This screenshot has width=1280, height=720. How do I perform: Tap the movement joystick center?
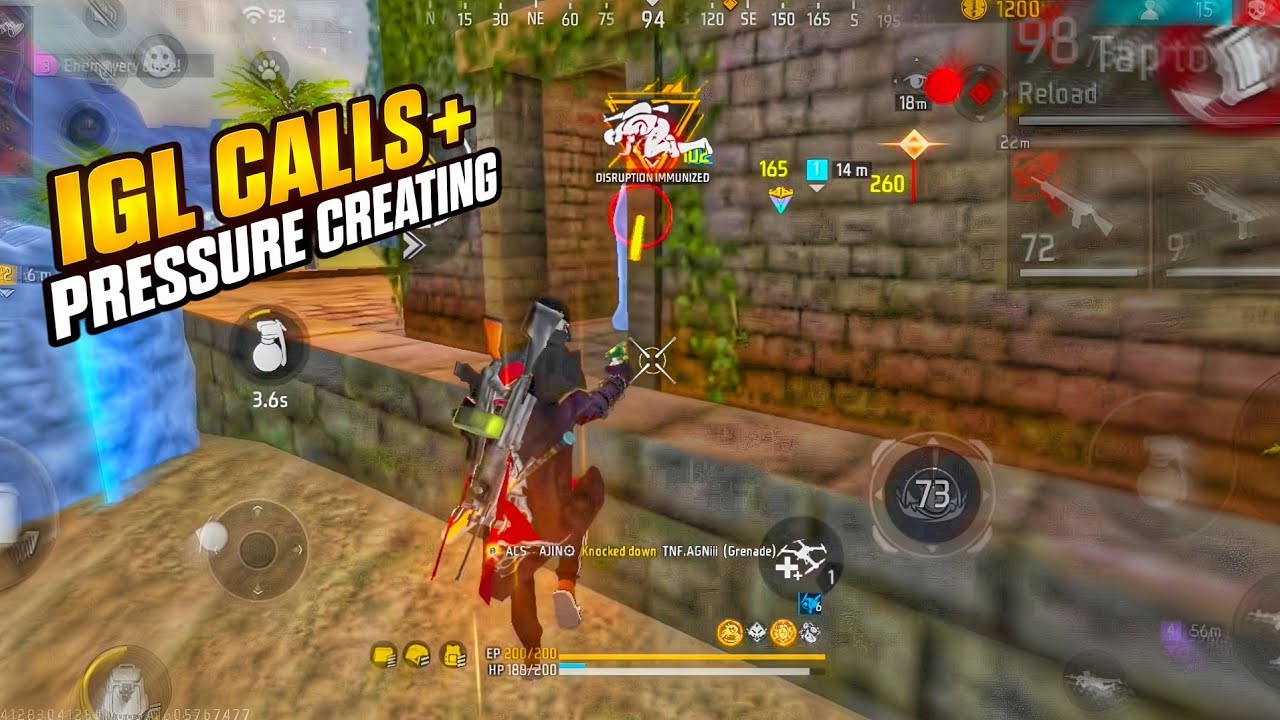click(x=257, y=549)
